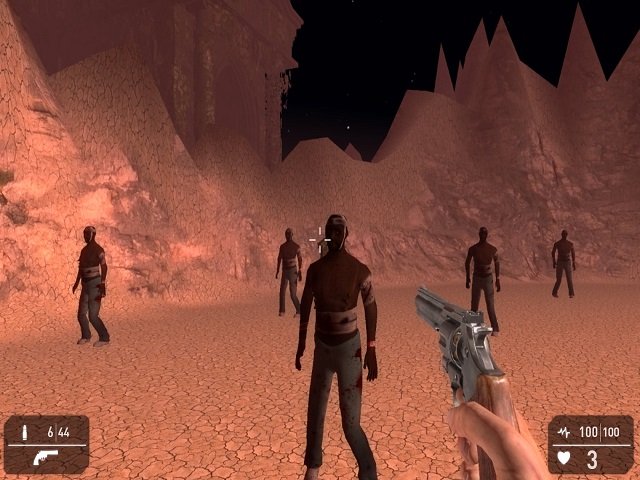Image resolution: width=640 pixels, height=480 pixels.
Task: Click the revolver weapon icon
Action: coord(45,457)
